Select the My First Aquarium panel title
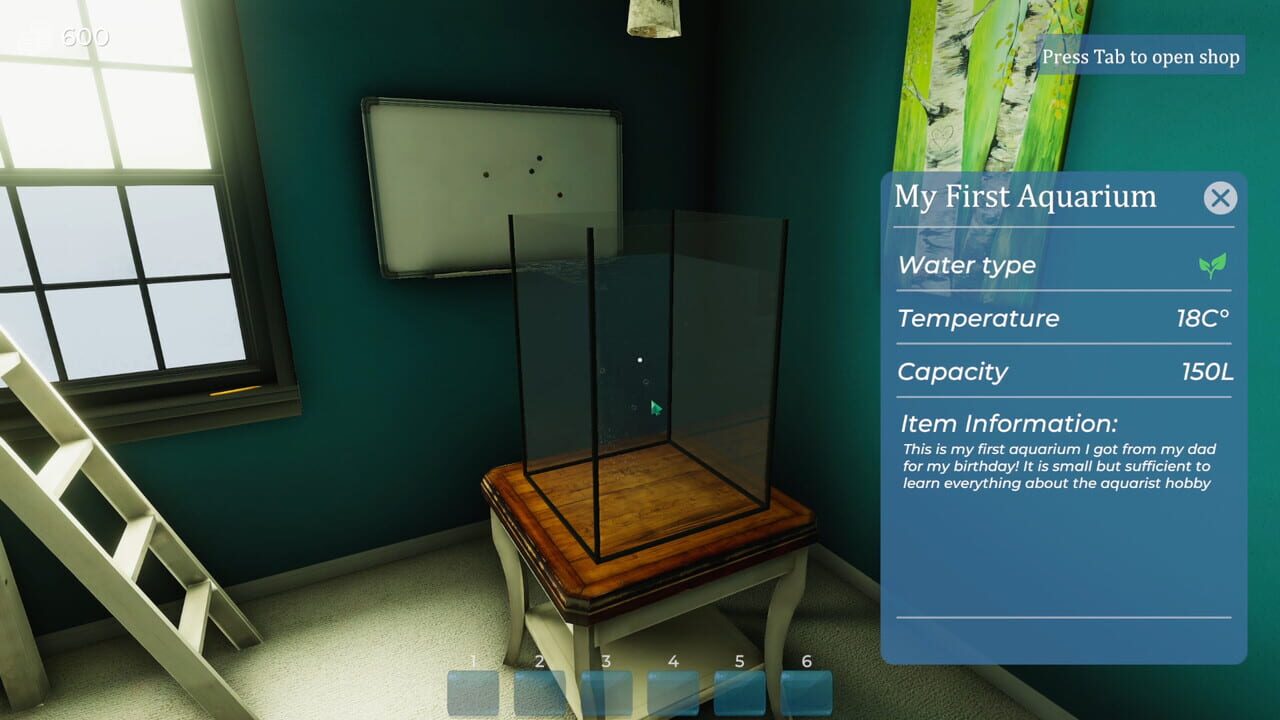 [x=1024, y=197]
